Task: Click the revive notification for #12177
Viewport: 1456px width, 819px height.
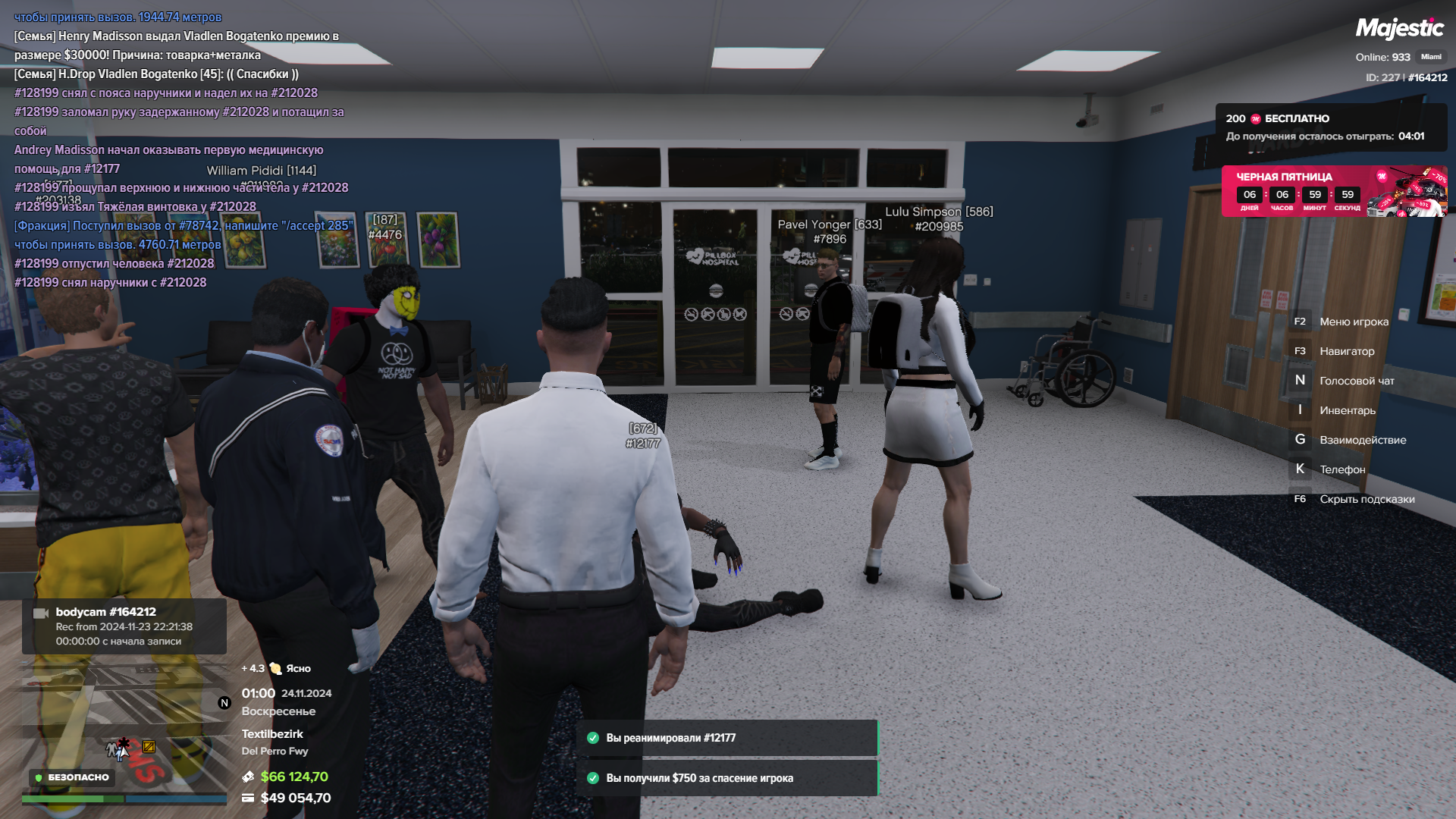Action: click(726, 738)
